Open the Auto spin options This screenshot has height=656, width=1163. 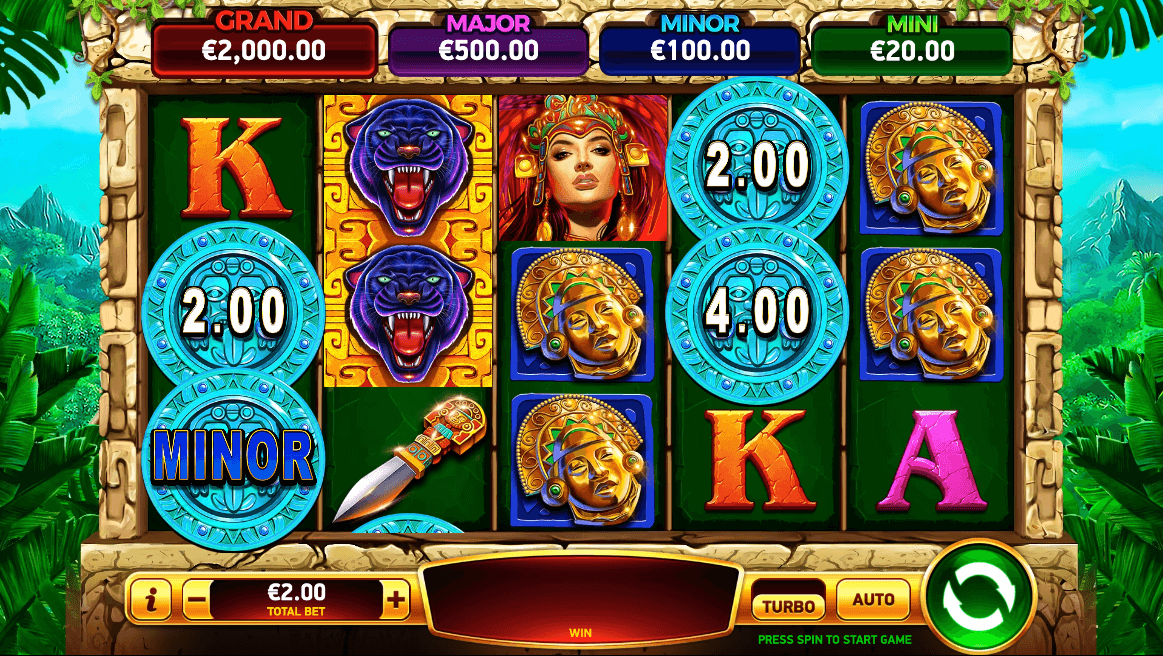click(x=873, y=600)
